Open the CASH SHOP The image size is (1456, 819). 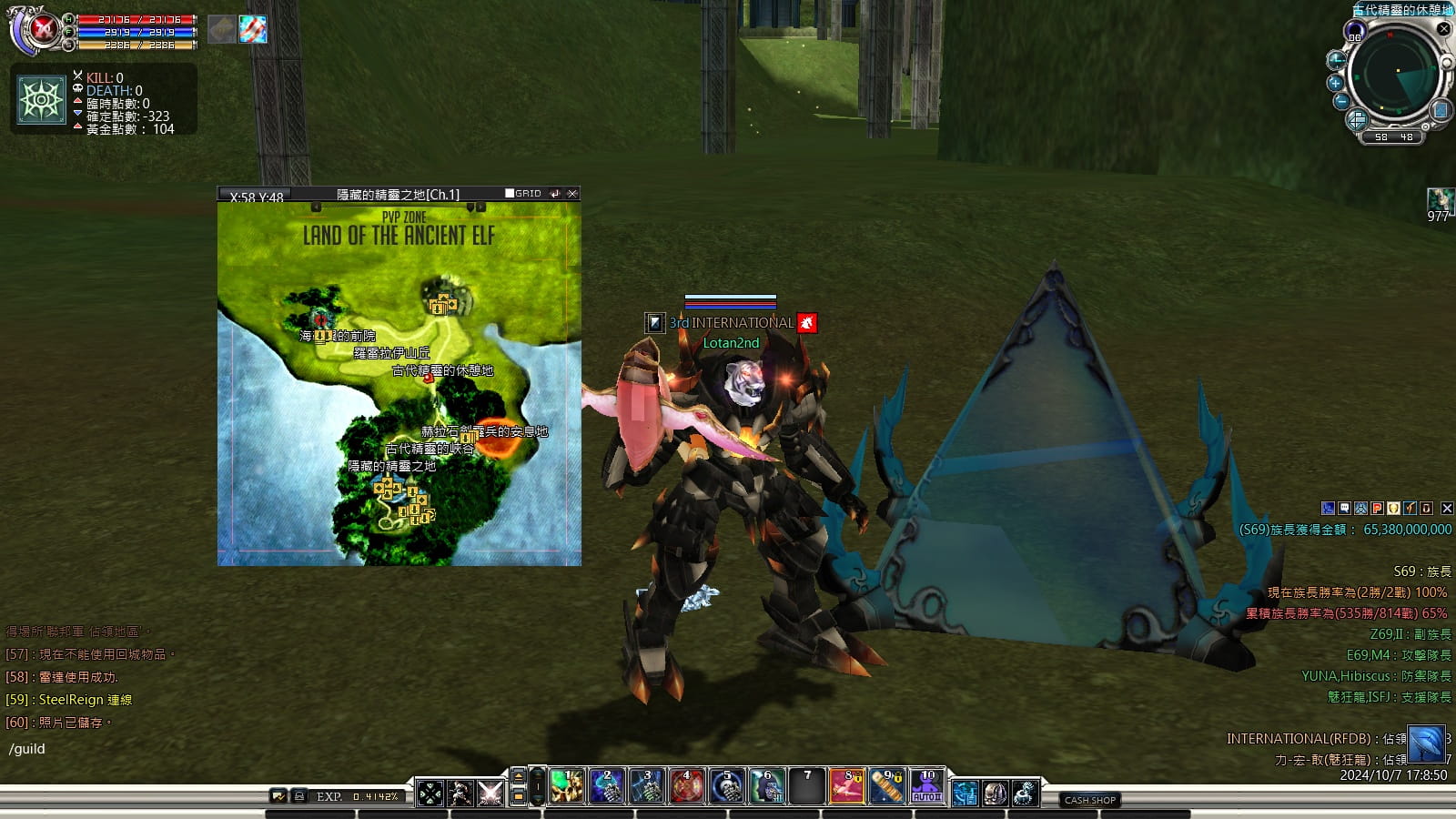(x=1089, y=800)
